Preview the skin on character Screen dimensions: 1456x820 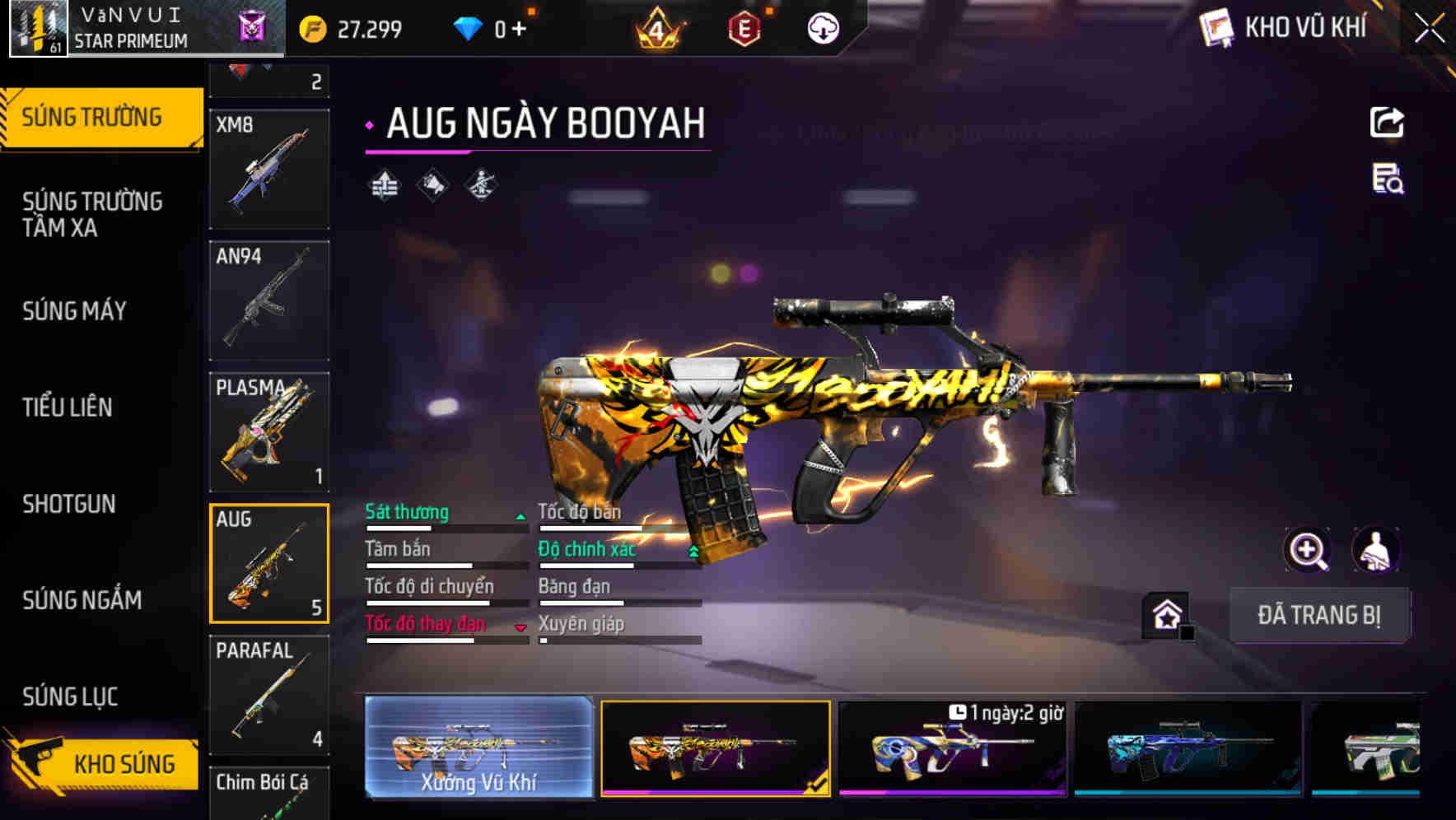click(x=1375, y=550)
